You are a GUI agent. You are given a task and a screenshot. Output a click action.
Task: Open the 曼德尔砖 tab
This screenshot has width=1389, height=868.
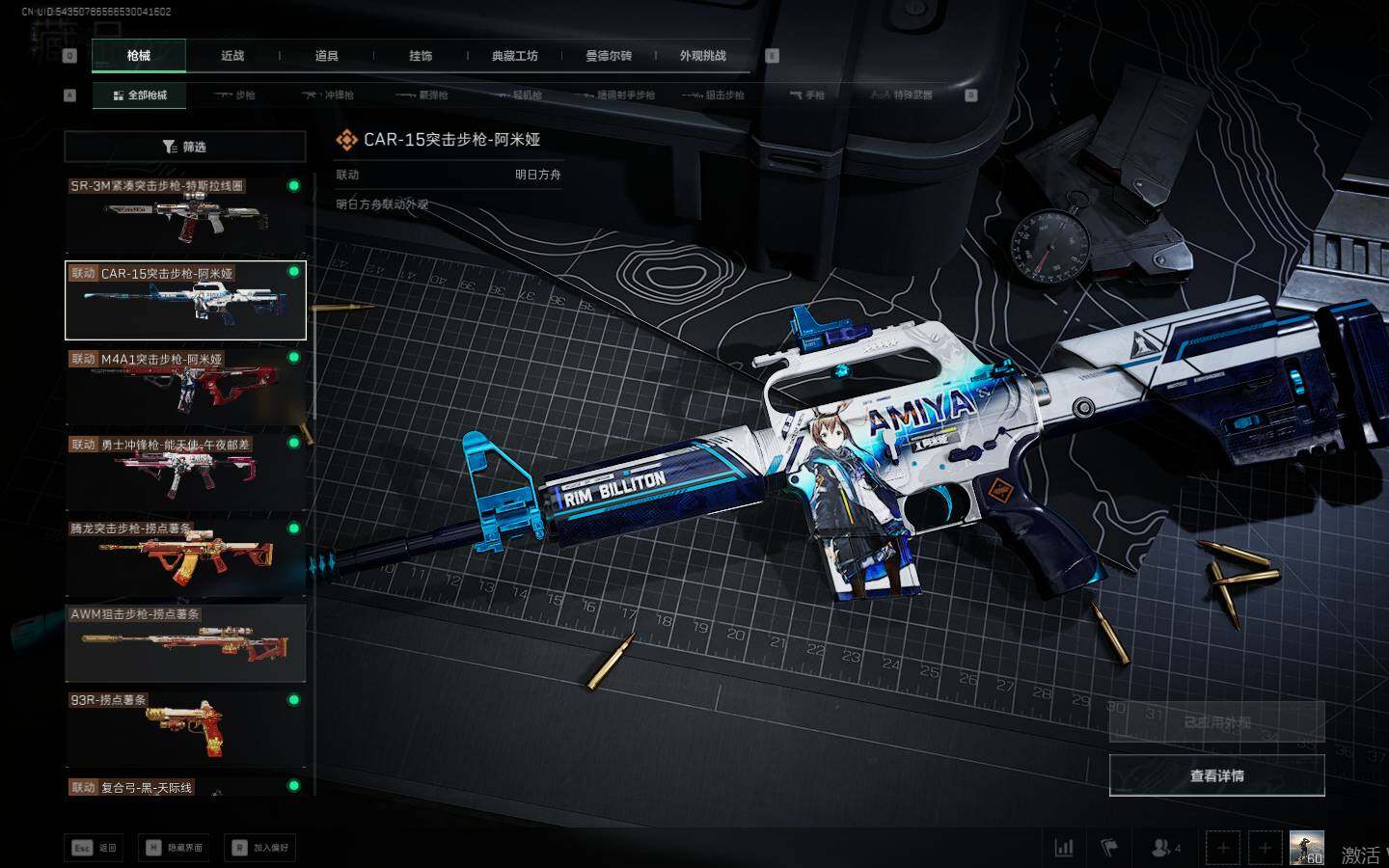(609, 56)
